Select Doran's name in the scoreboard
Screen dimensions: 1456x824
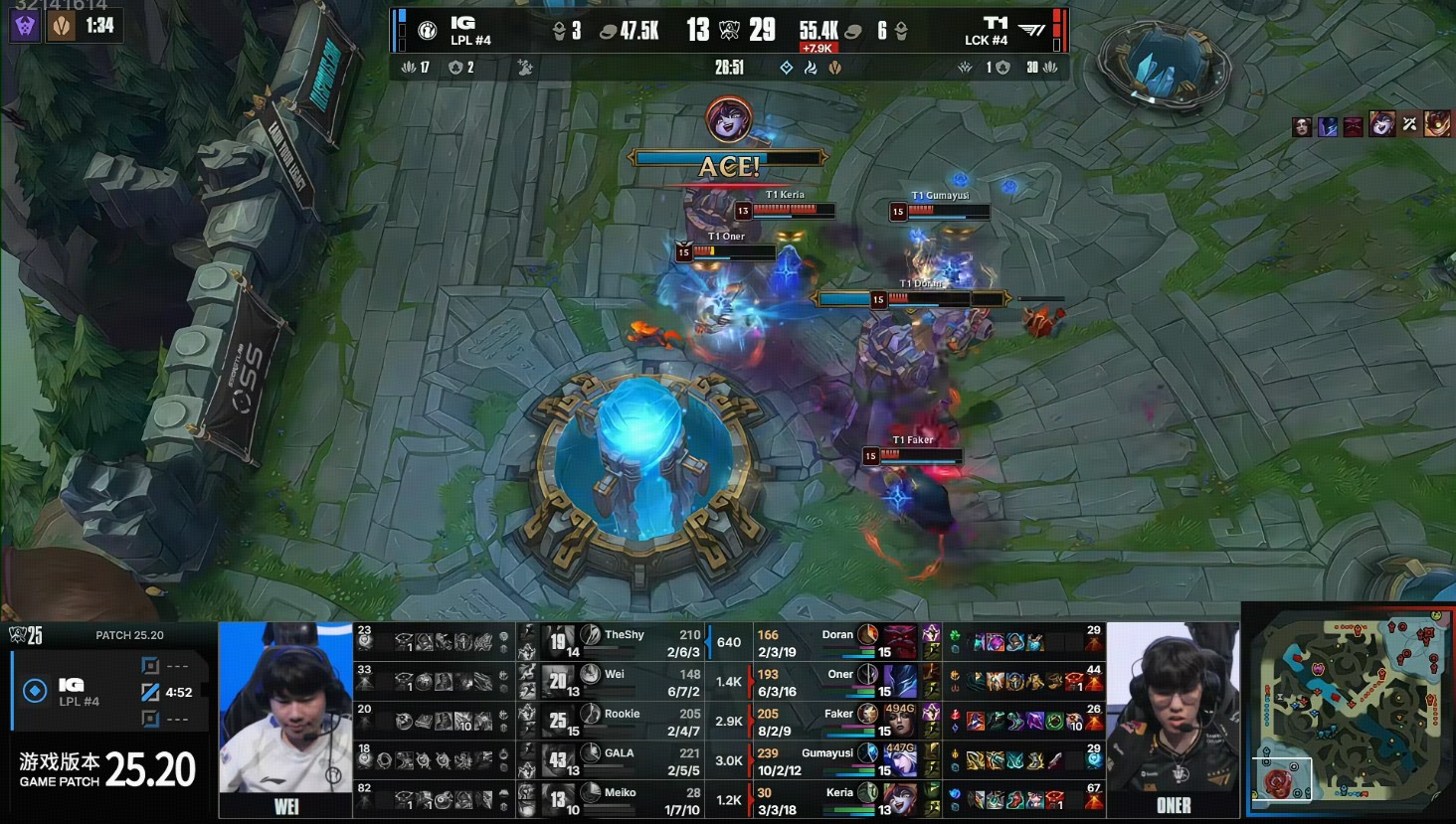tap(837, 634)
